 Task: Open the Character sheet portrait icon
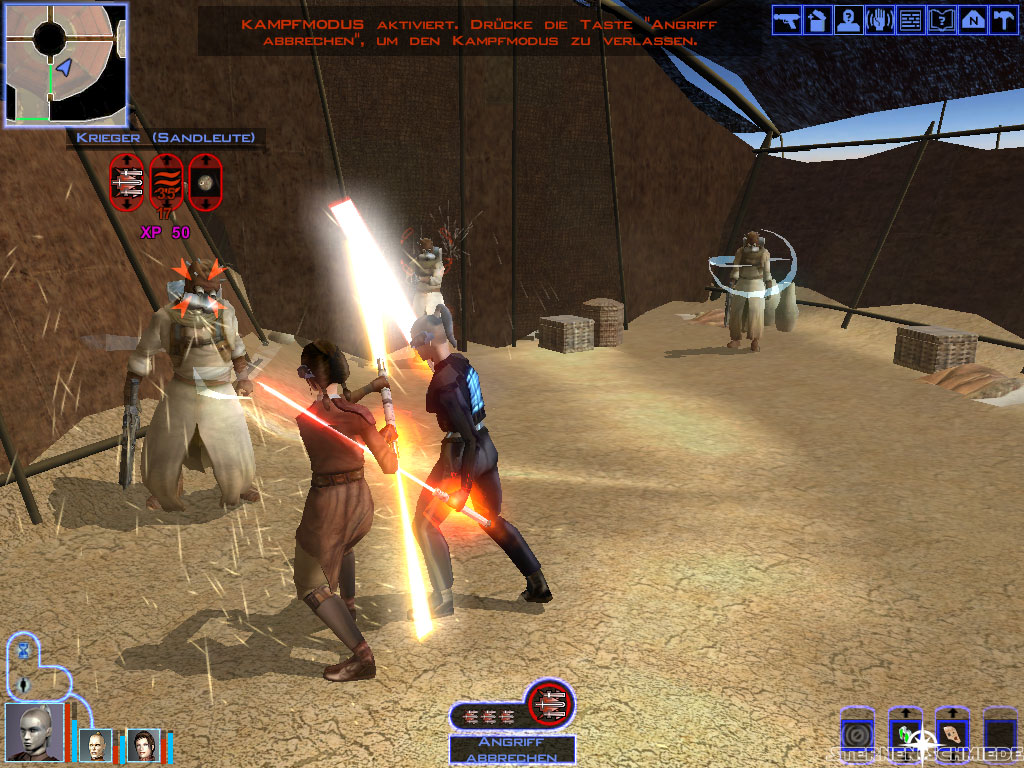[850, 21]
